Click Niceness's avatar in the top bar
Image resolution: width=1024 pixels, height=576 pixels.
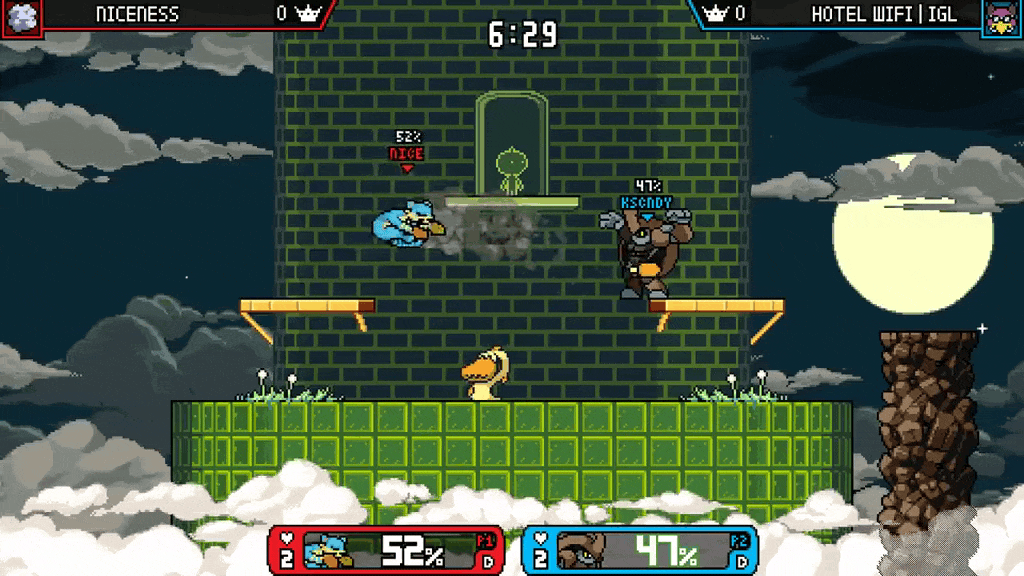(21, 17)
